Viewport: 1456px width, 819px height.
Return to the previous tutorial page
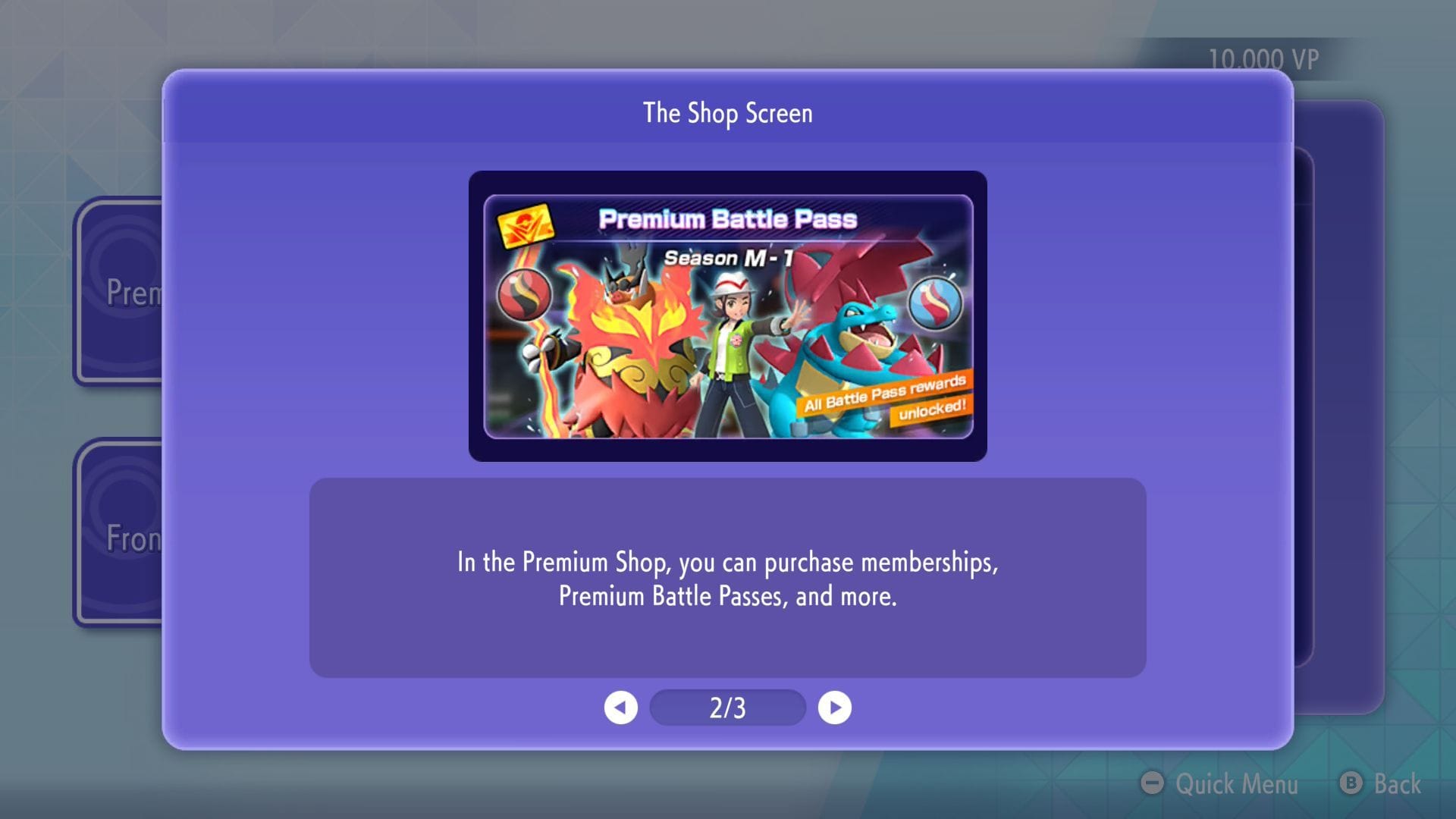click(x=622, y=707)
